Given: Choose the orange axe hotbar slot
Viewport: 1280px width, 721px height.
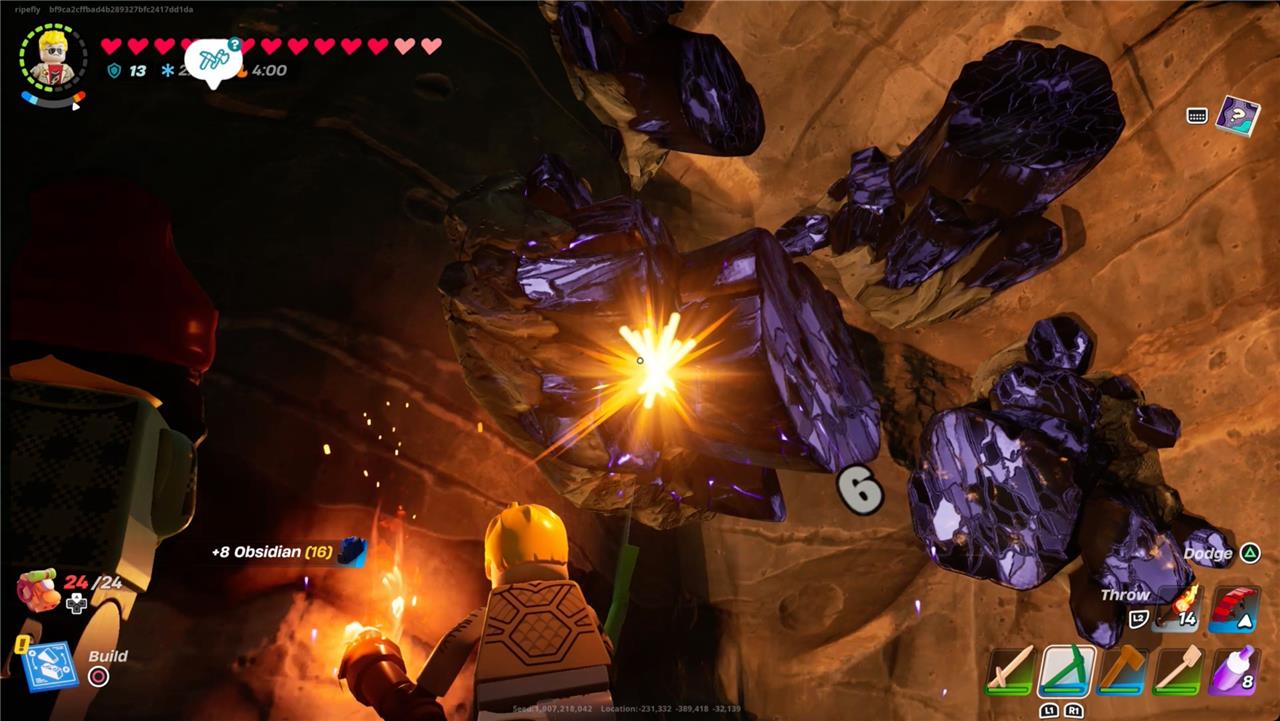Looking at the screenshot, I should point(1122,669).
